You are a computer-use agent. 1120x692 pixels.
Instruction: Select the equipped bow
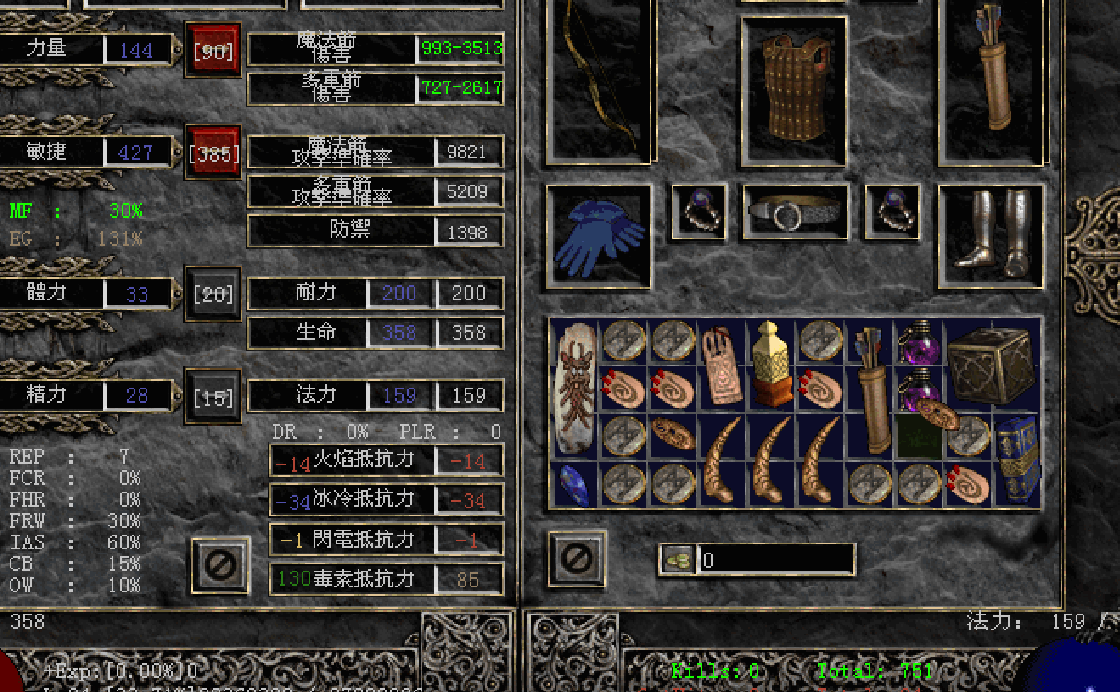[x=599, y=80]
